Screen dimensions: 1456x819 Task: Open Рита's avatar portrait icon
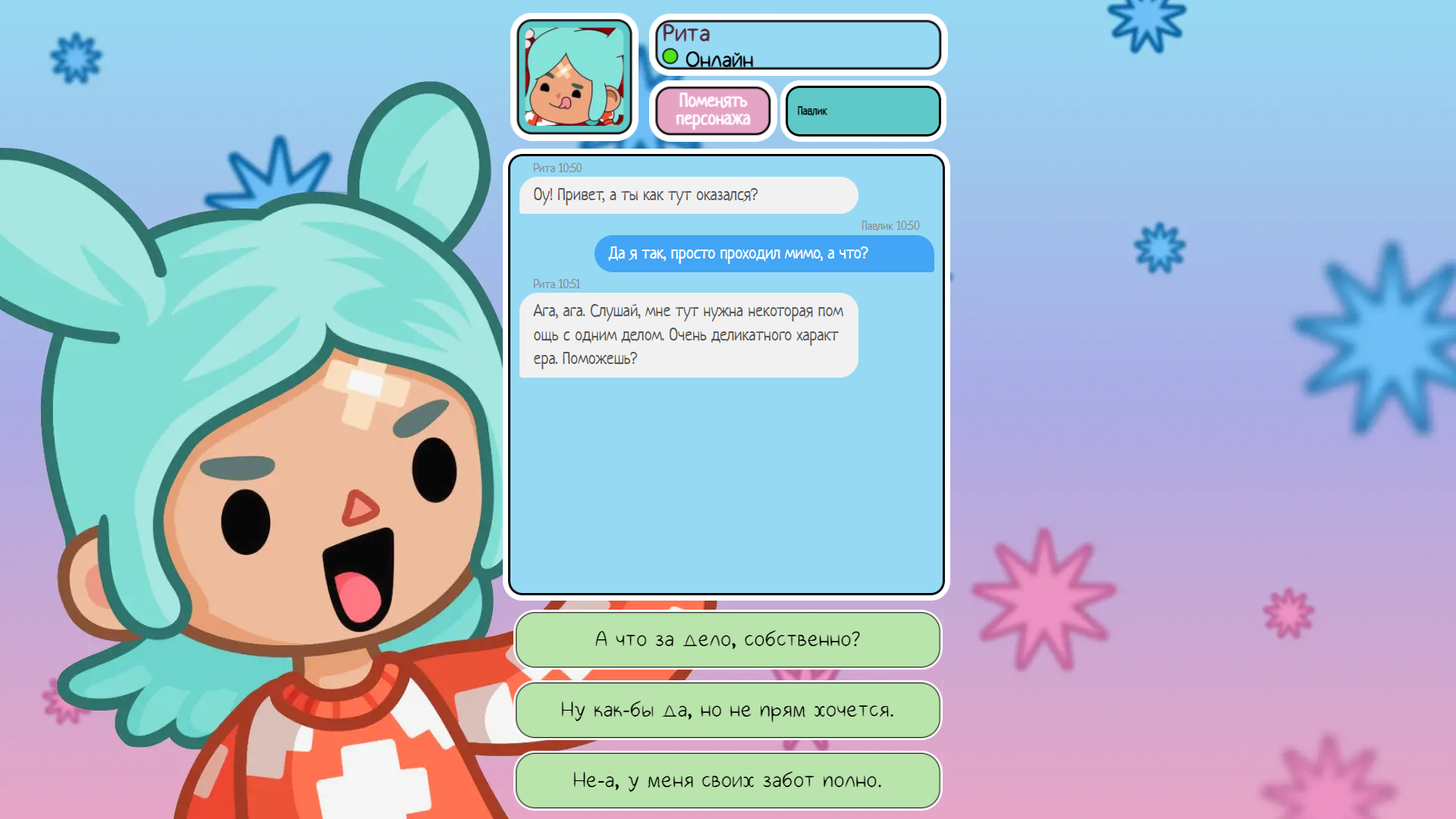point(575,76)
